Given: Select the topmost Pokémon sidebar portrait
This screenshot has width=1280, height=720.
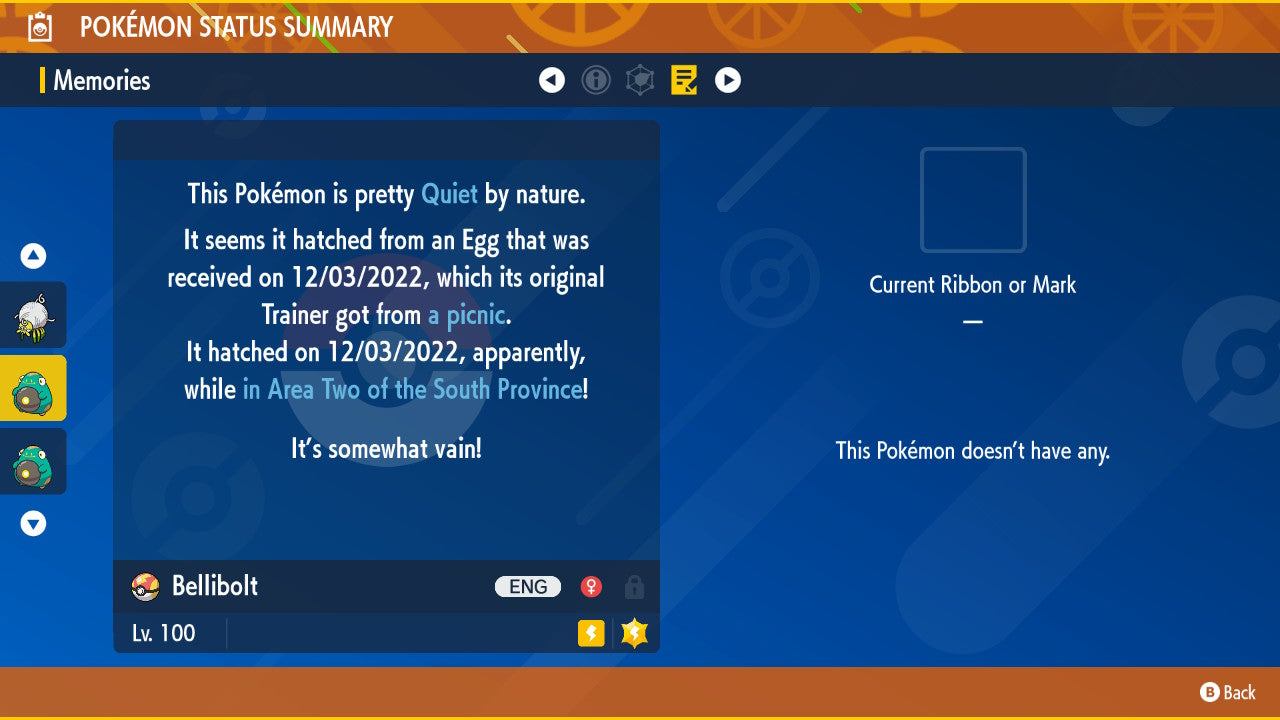Looking at the screenshot, I should 32,315.
